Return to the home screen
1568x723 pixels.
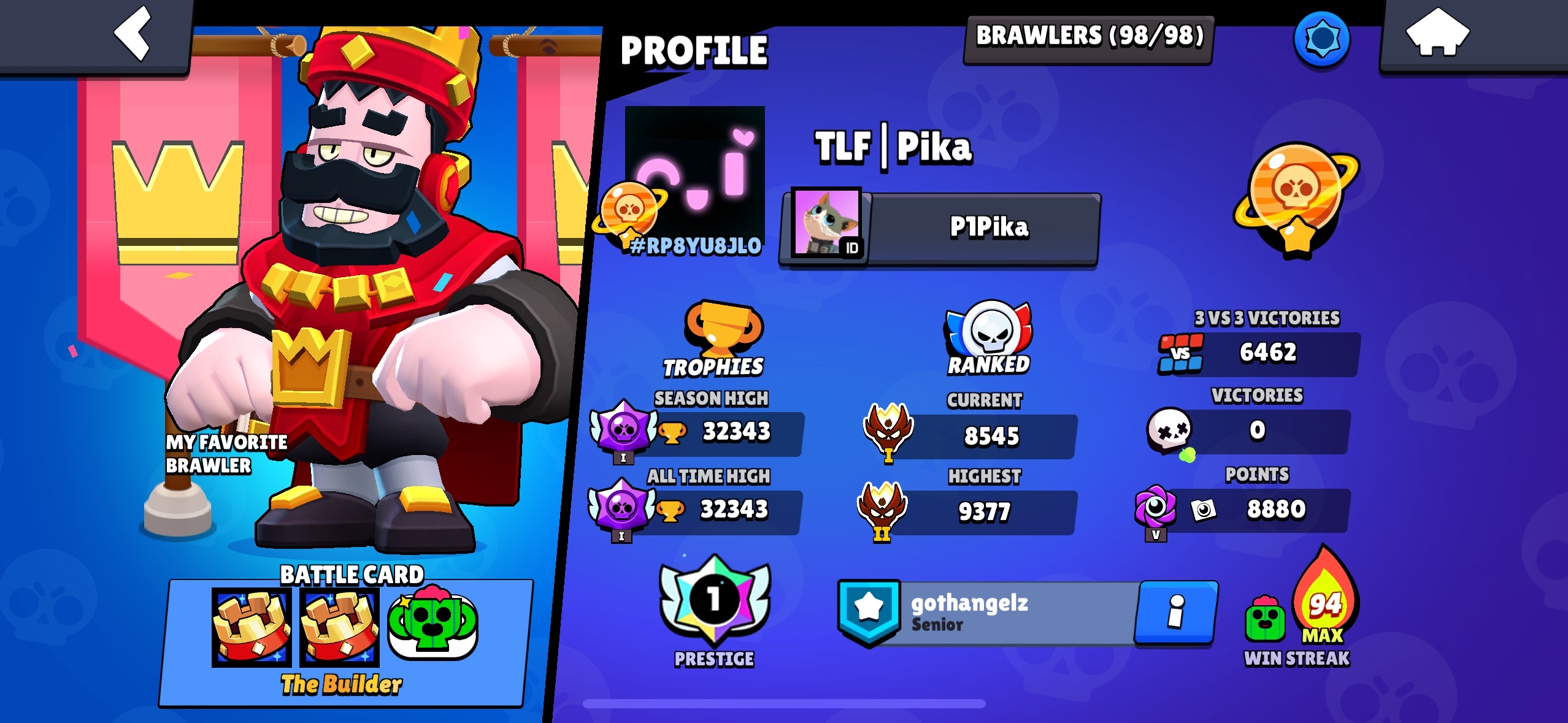pyautogui.click(x=1437, y=34)
